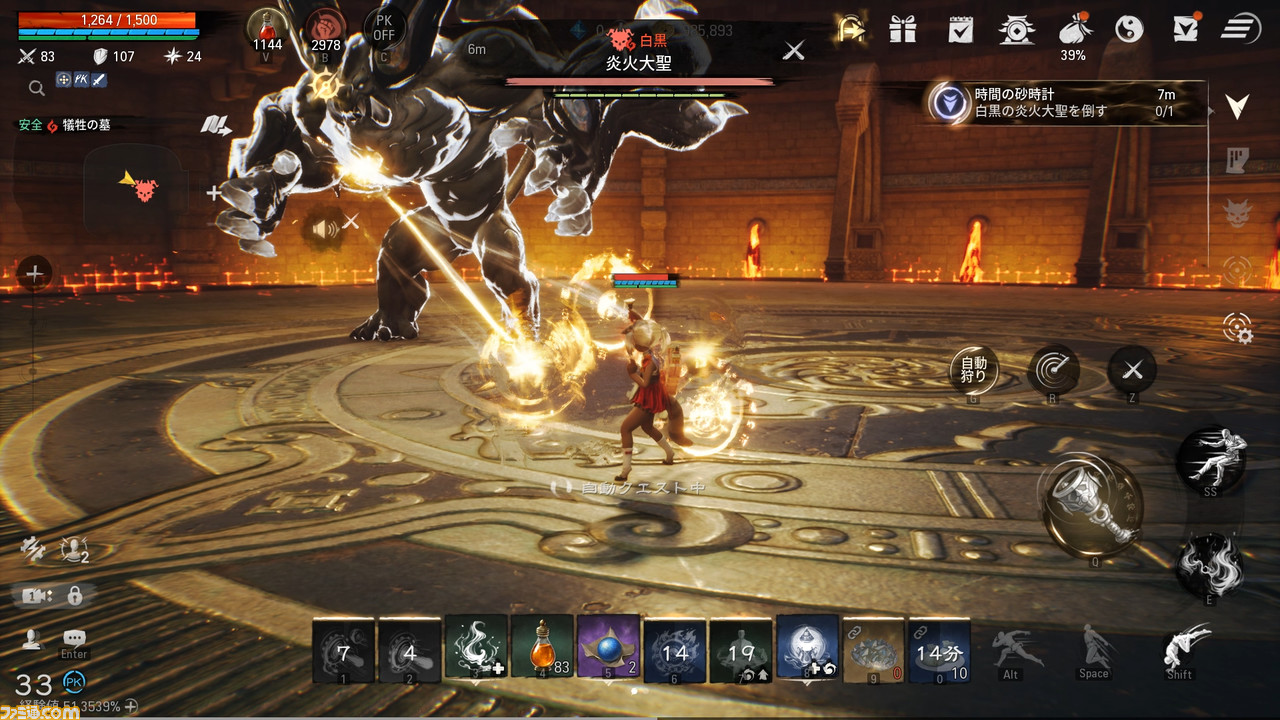
Task: Open the gift box rewards icon
Action: tap(903, 28)
